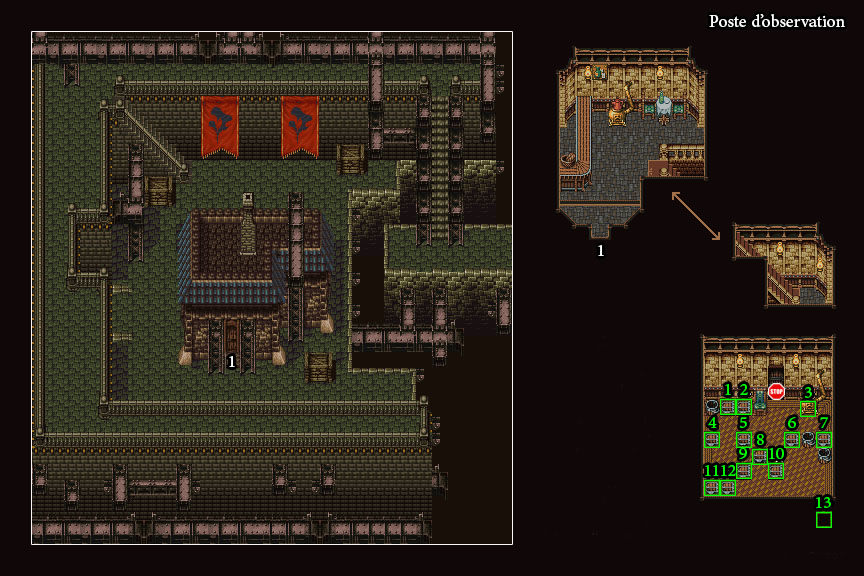This screenshot has width=864, height=576.
Task: Click the red STOP sign marker
Action: pyautogui.click(x=776, y=391)
